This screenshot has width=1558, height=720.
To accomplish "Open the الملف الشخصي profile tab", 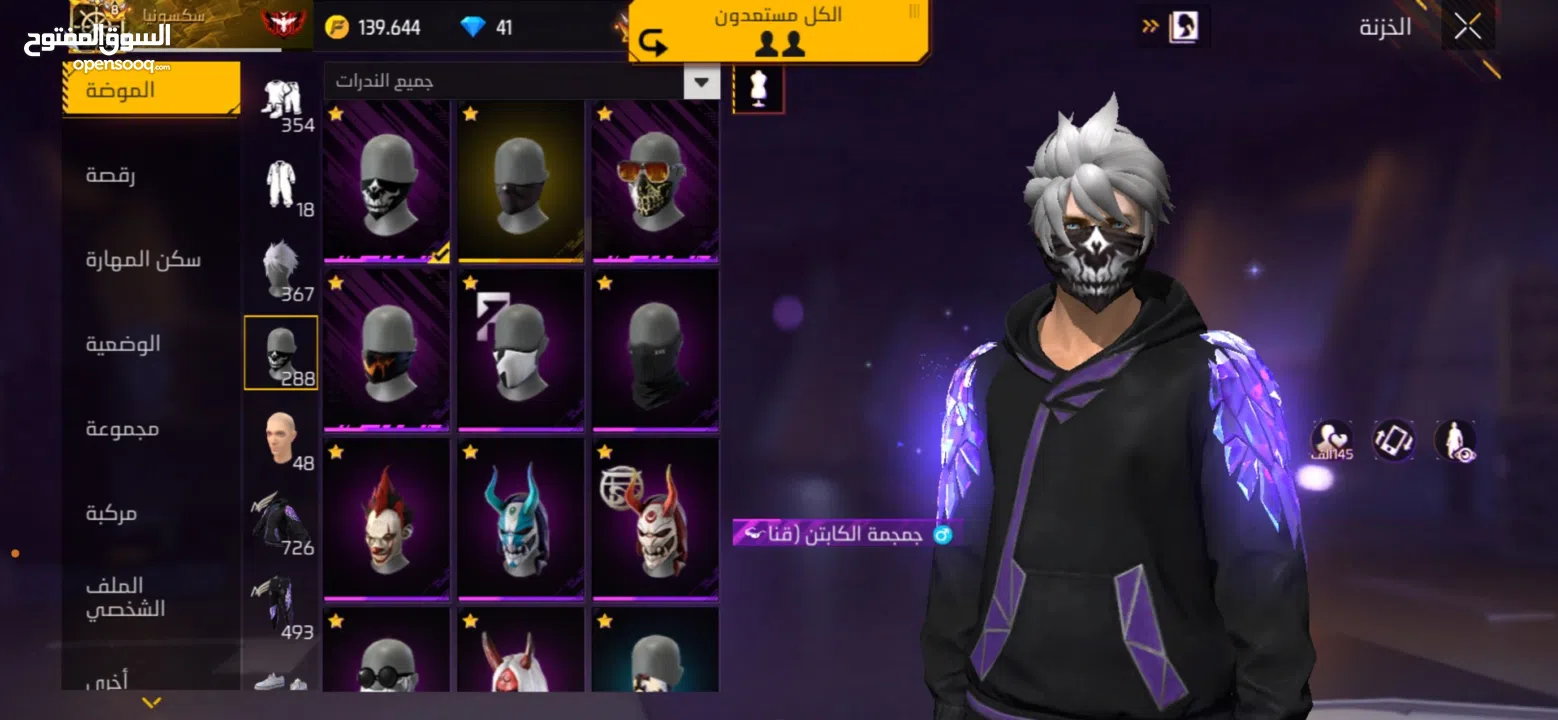I will pyautogui.click(x=125, y=597).
